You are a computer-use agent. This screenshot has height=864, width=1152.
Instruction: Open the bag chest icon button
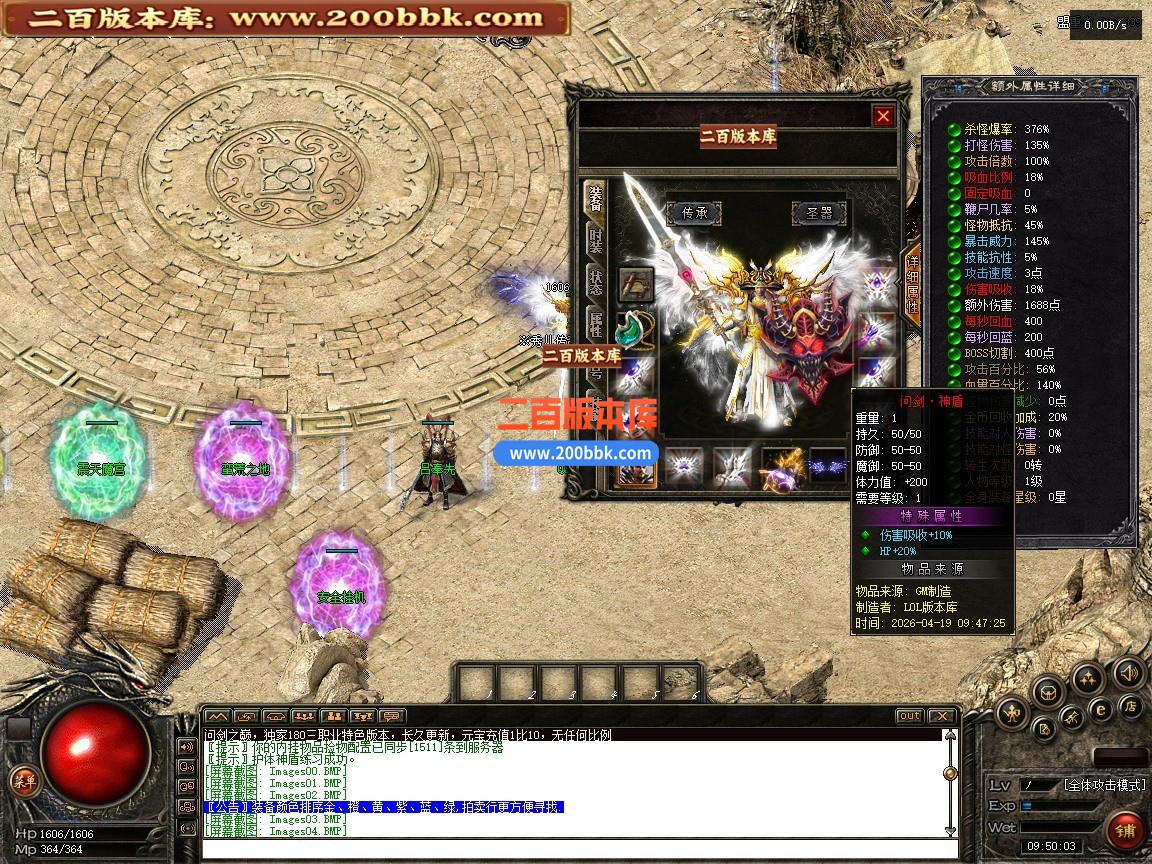pos(1047,690)
